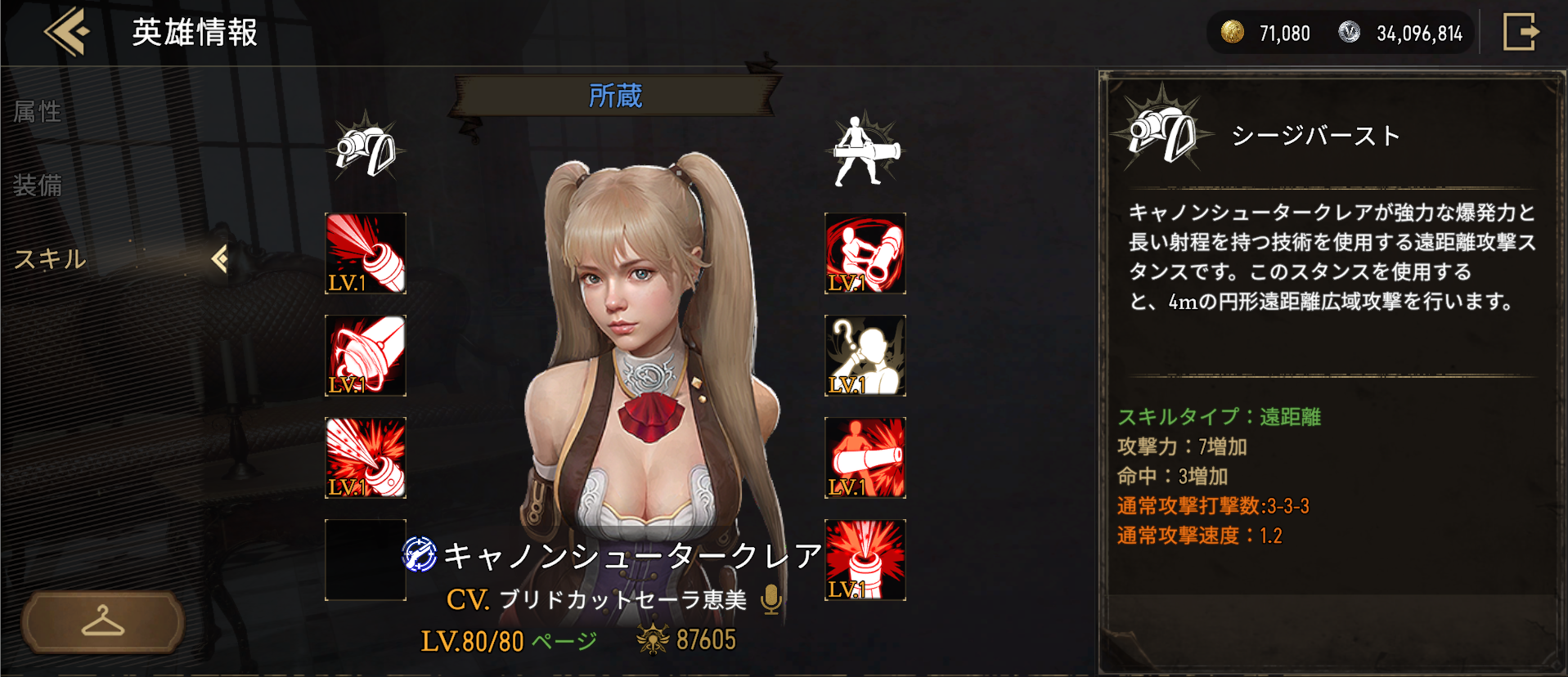Open the bottom red burst LV.1 skill icon
This screenshot has width=1568, height=677.
click(x=864, y=559)
